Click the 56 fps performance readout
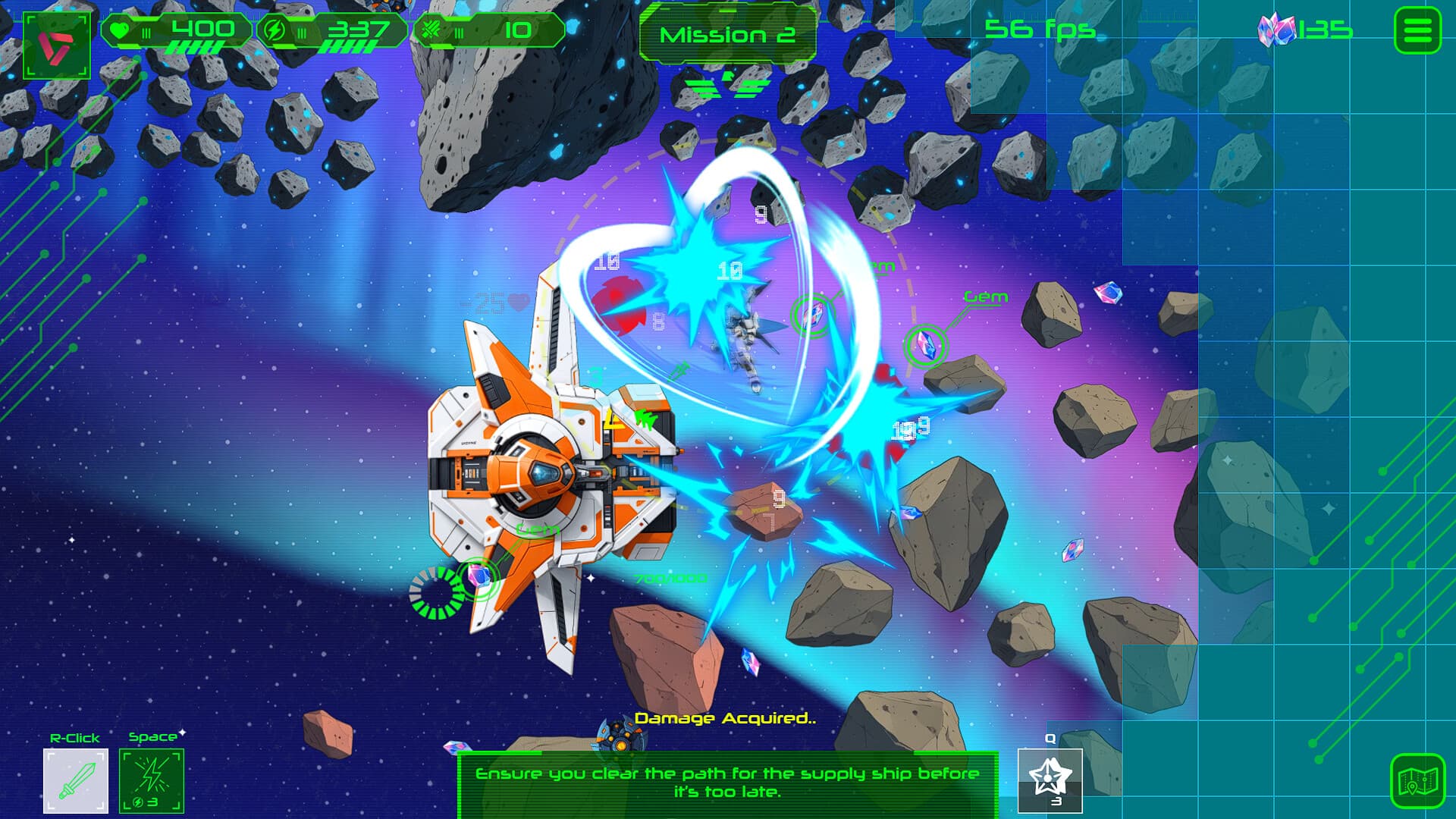 pyautogui.click(x=1039, y=29)
